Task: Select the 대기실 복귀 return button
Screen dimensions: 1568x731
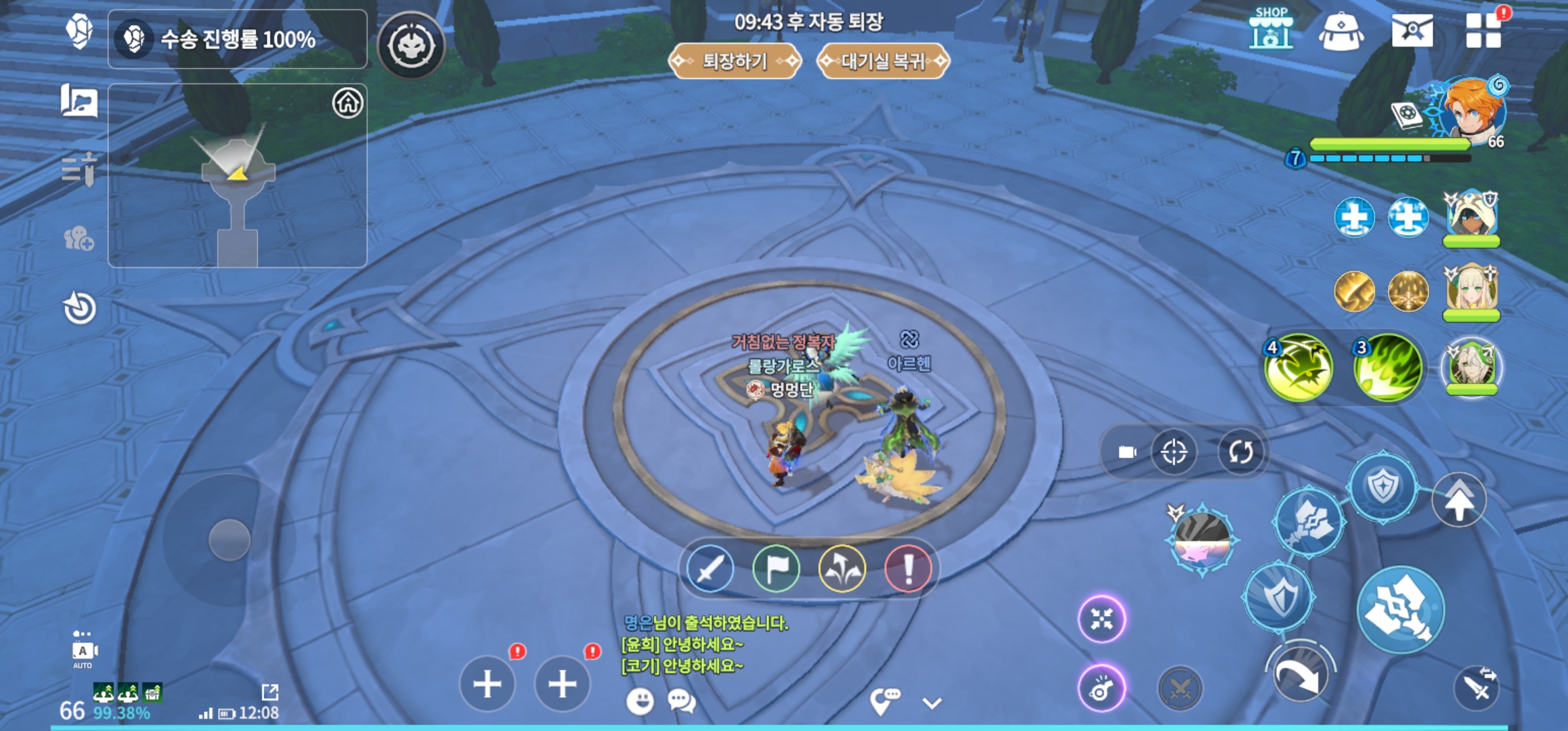Action: [883, 62]
